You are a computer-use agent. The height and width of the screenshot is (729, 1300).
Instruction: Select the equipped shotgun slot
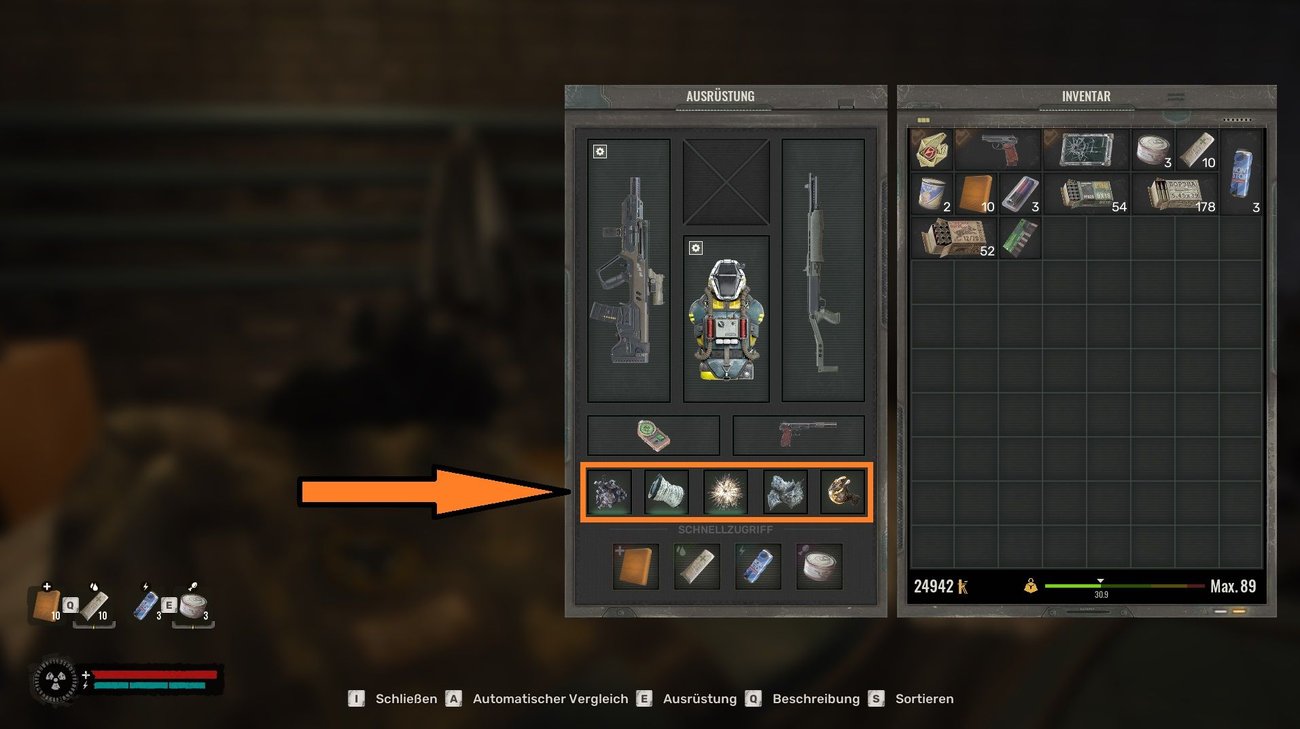coord(822,270)
